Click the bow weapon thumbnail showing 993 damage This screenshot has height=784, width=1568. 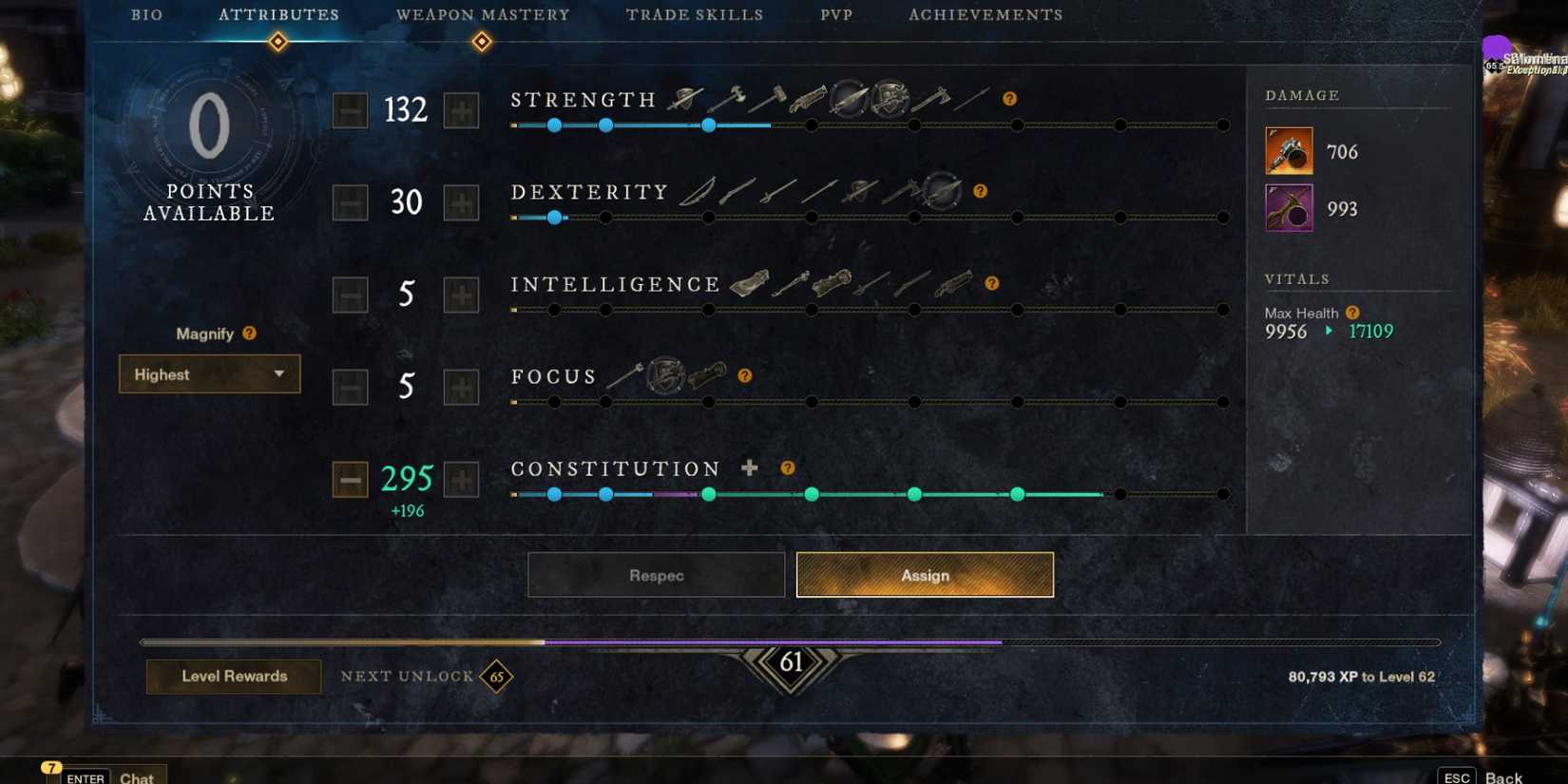(1288, 207)
